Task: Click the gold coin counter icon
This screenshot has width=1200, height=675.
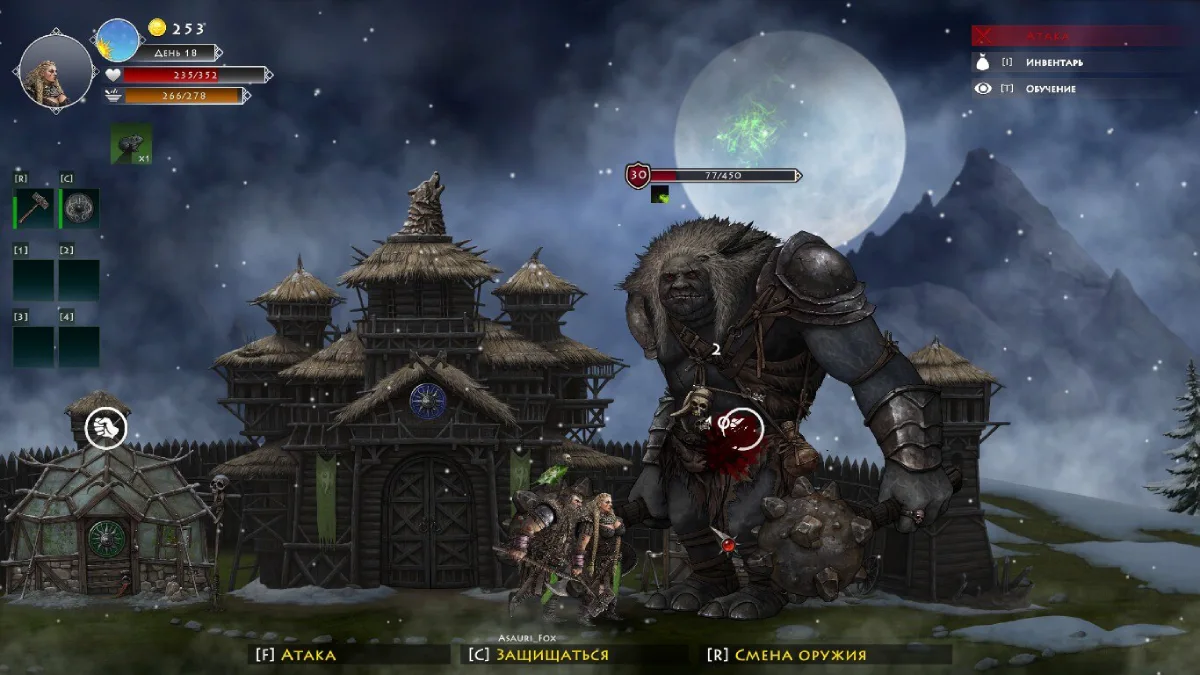Action: pyautogui.click(x=157, y=28)
